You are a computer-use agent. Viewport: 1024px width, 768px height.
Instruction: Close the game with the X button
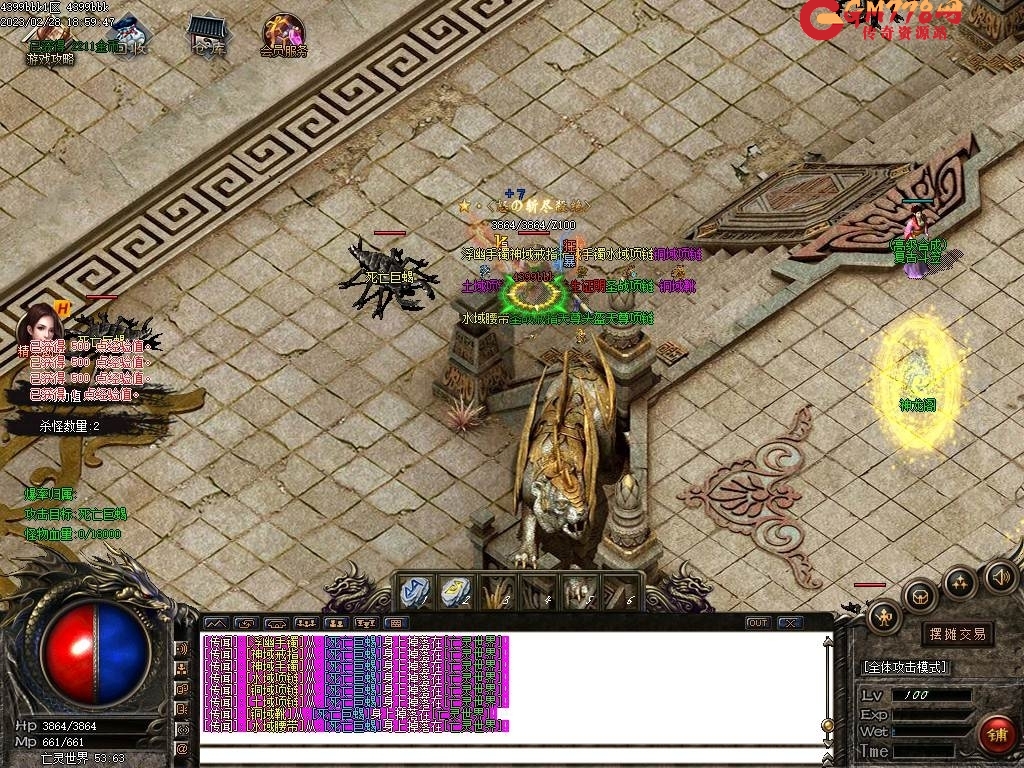click(x=790, y=623)
